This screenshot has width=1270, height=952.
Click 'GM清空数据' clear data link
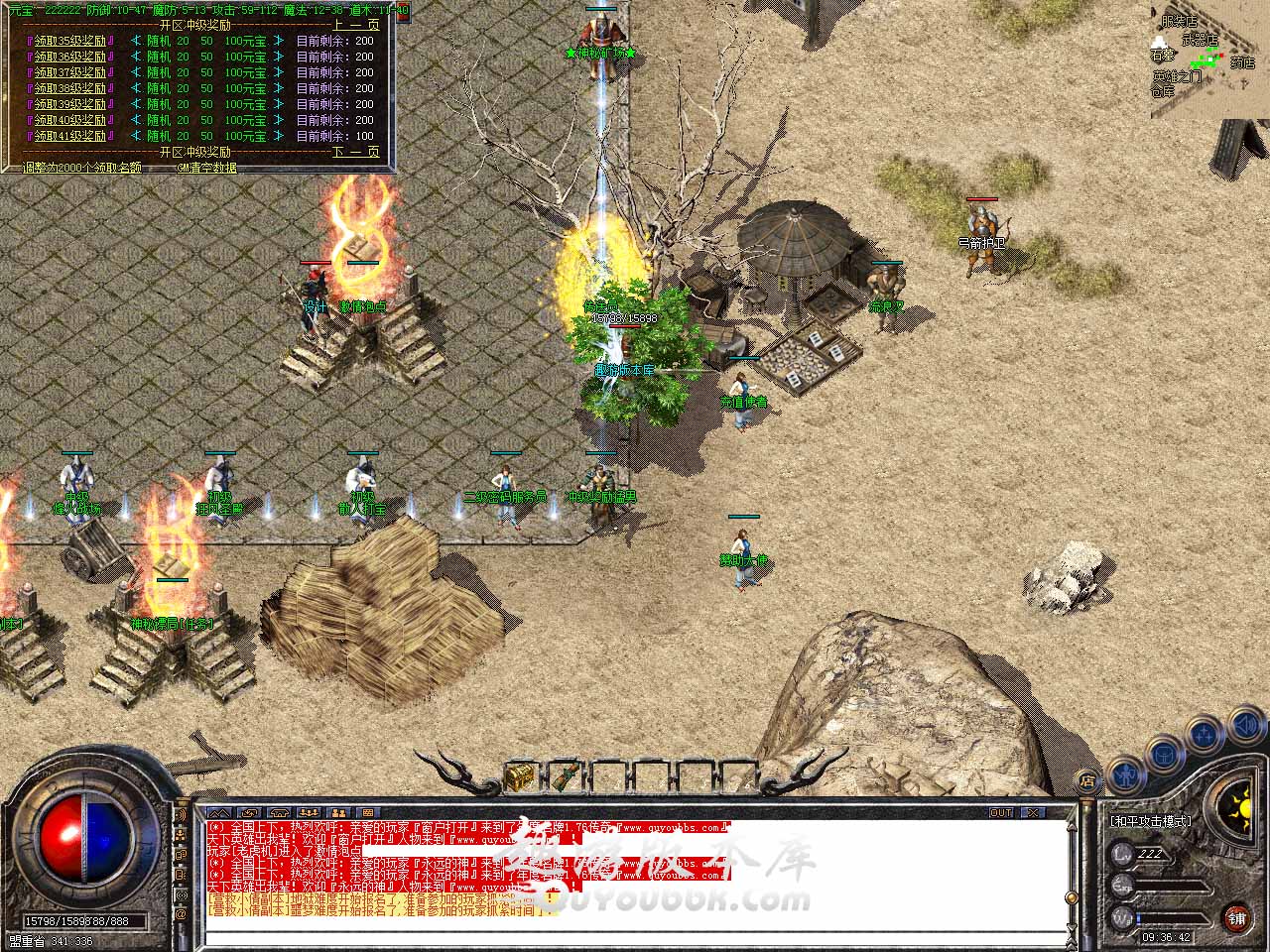coord(206,168)
